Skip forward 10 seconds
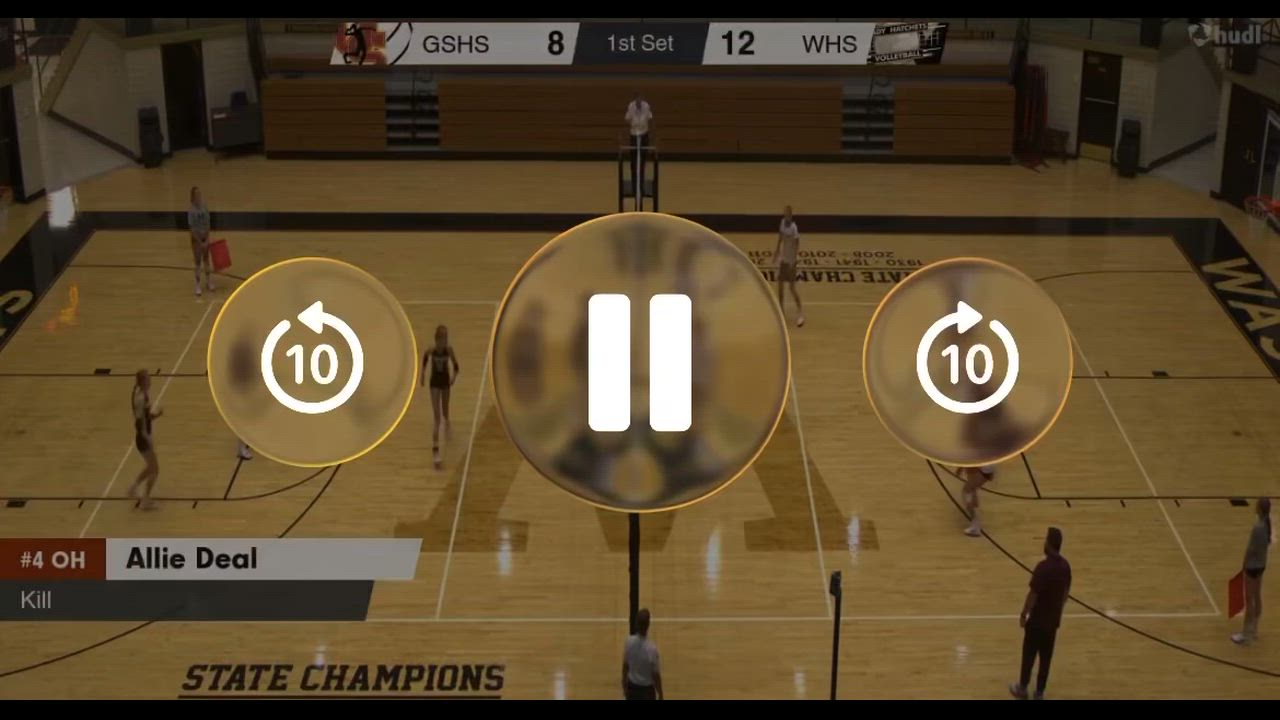Image resolution: width=1280 pixels, height=720 pixels. 967,362
